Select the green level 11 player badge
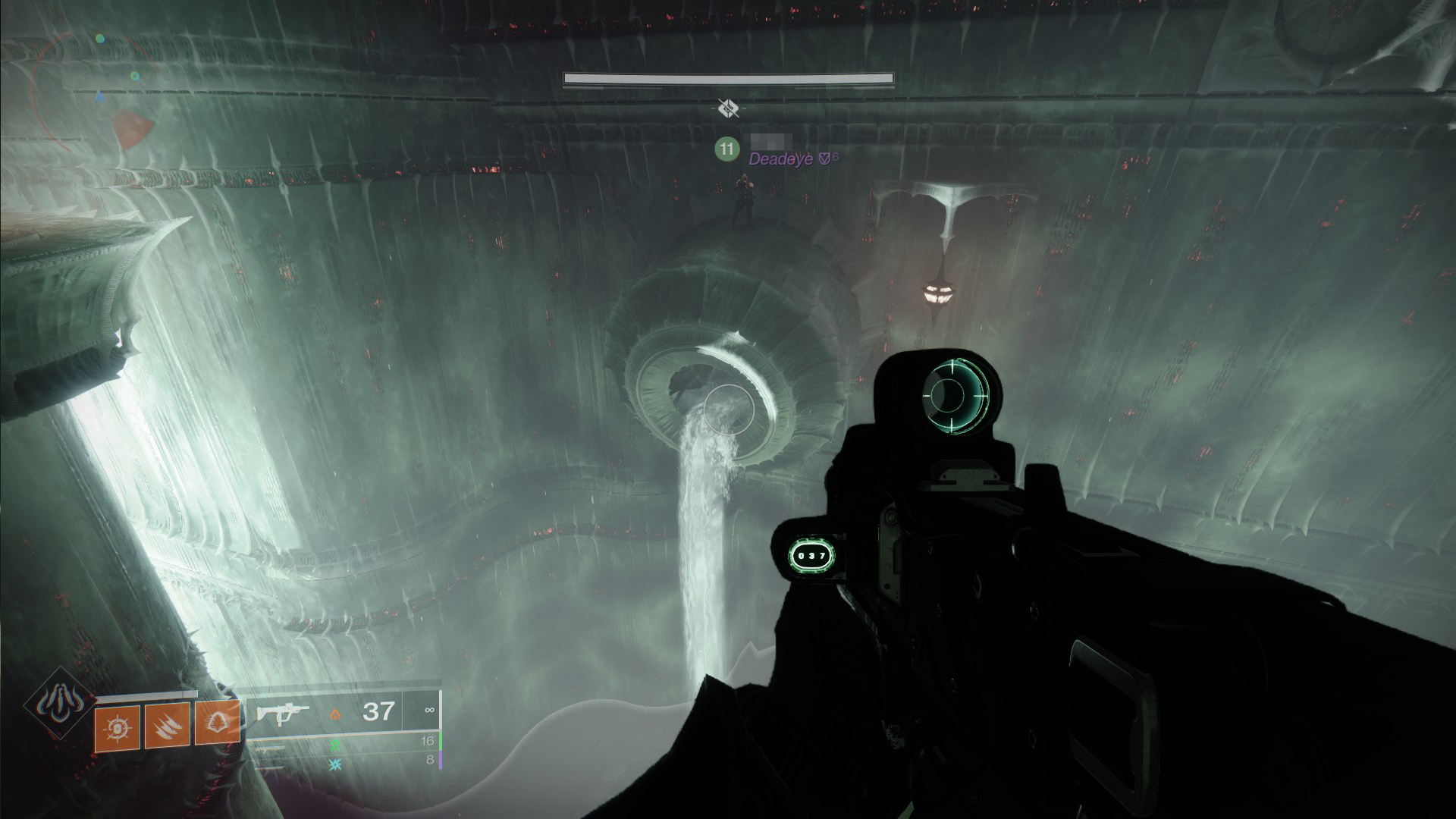Screen dimensions: 1456x819 click(x=726, y=149)
